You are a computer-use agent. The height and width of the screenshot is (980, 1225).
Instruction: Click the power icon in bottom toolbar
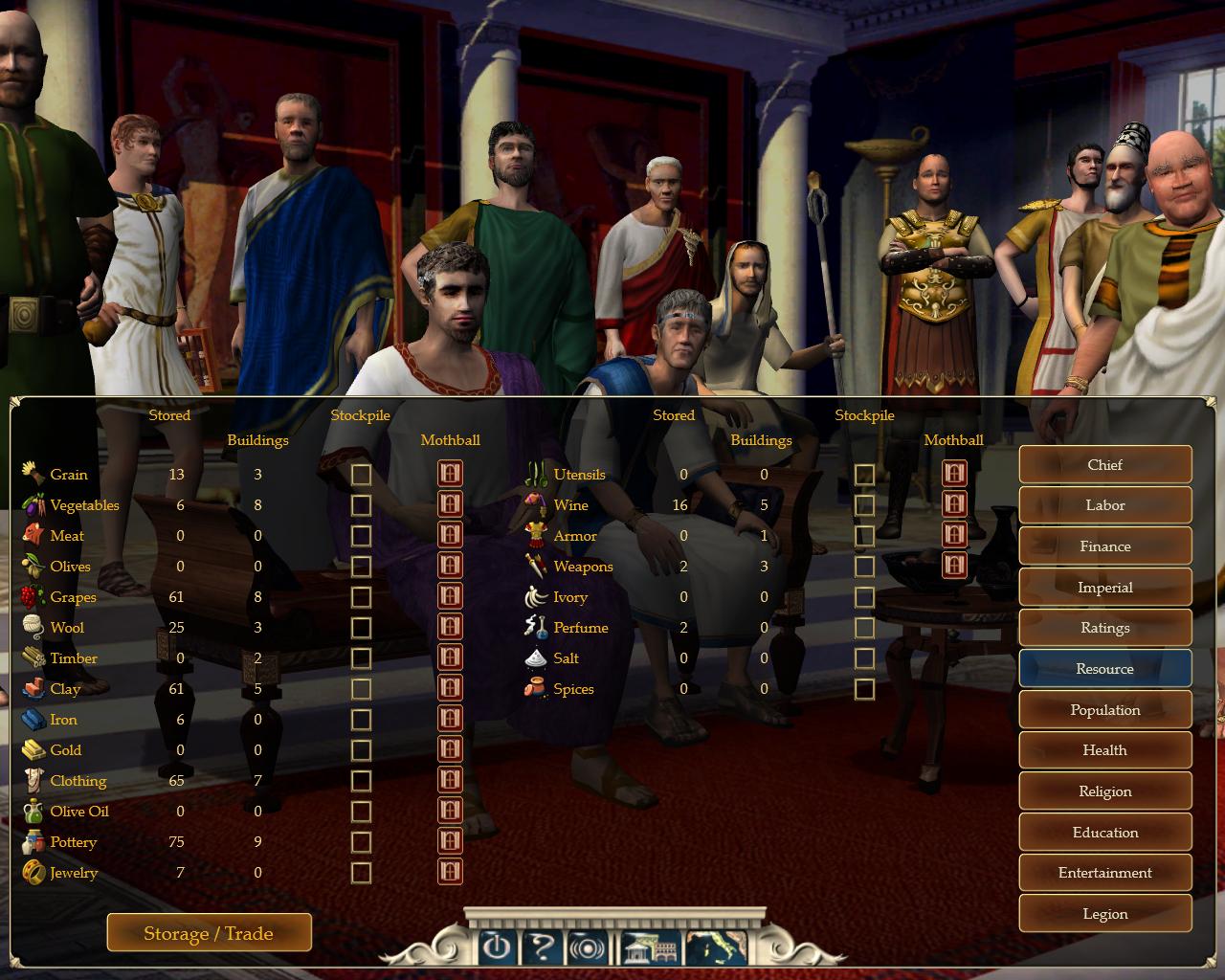pos(496,947)
